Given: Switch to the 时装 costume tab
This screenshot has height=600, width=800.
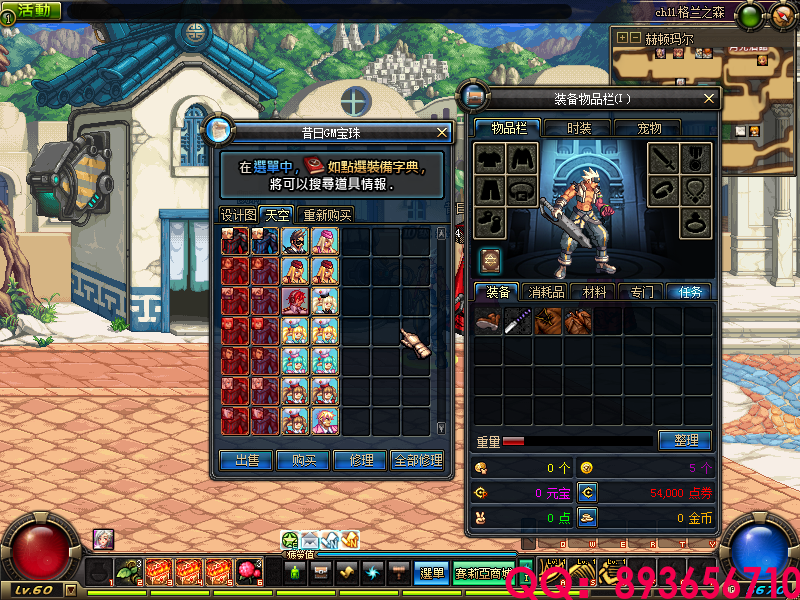Looking at the screenshot, I should coord(579,128).
